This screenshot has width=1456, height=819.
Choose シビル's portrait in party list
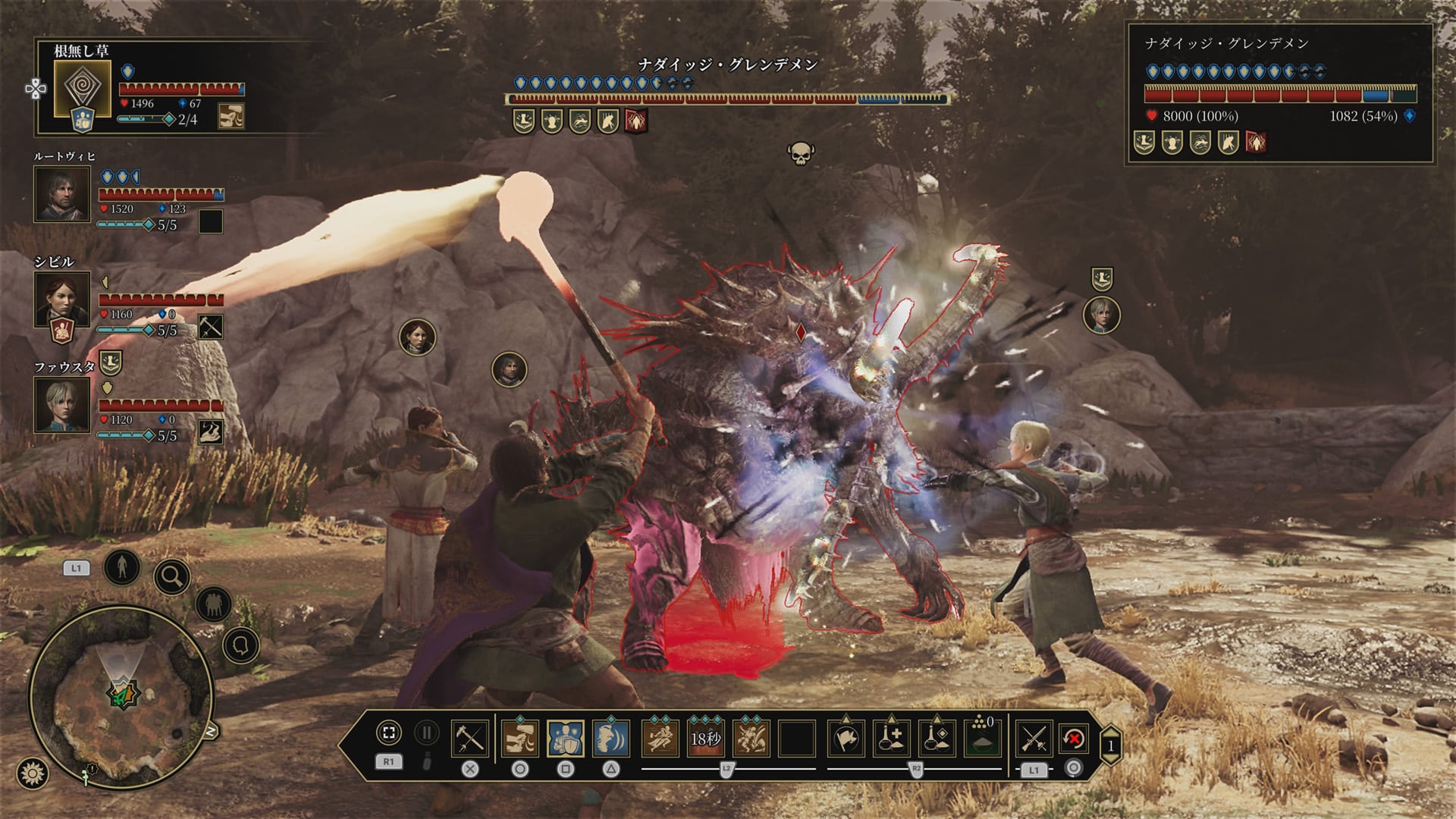(x=62, y=298)
